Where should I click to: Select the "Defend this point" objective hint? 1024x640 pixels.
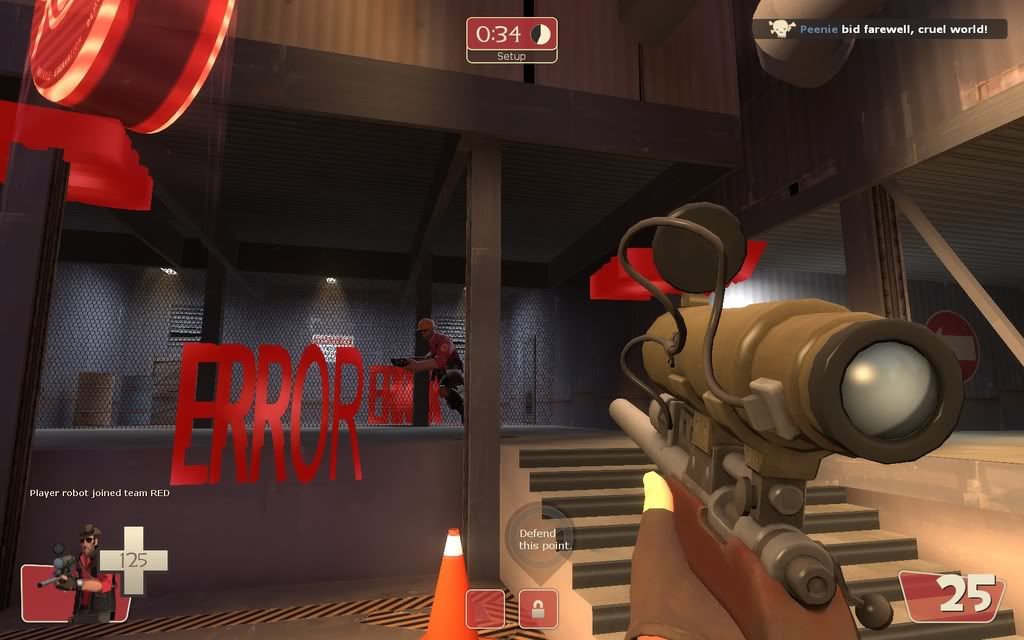click(x=540, y=539)
